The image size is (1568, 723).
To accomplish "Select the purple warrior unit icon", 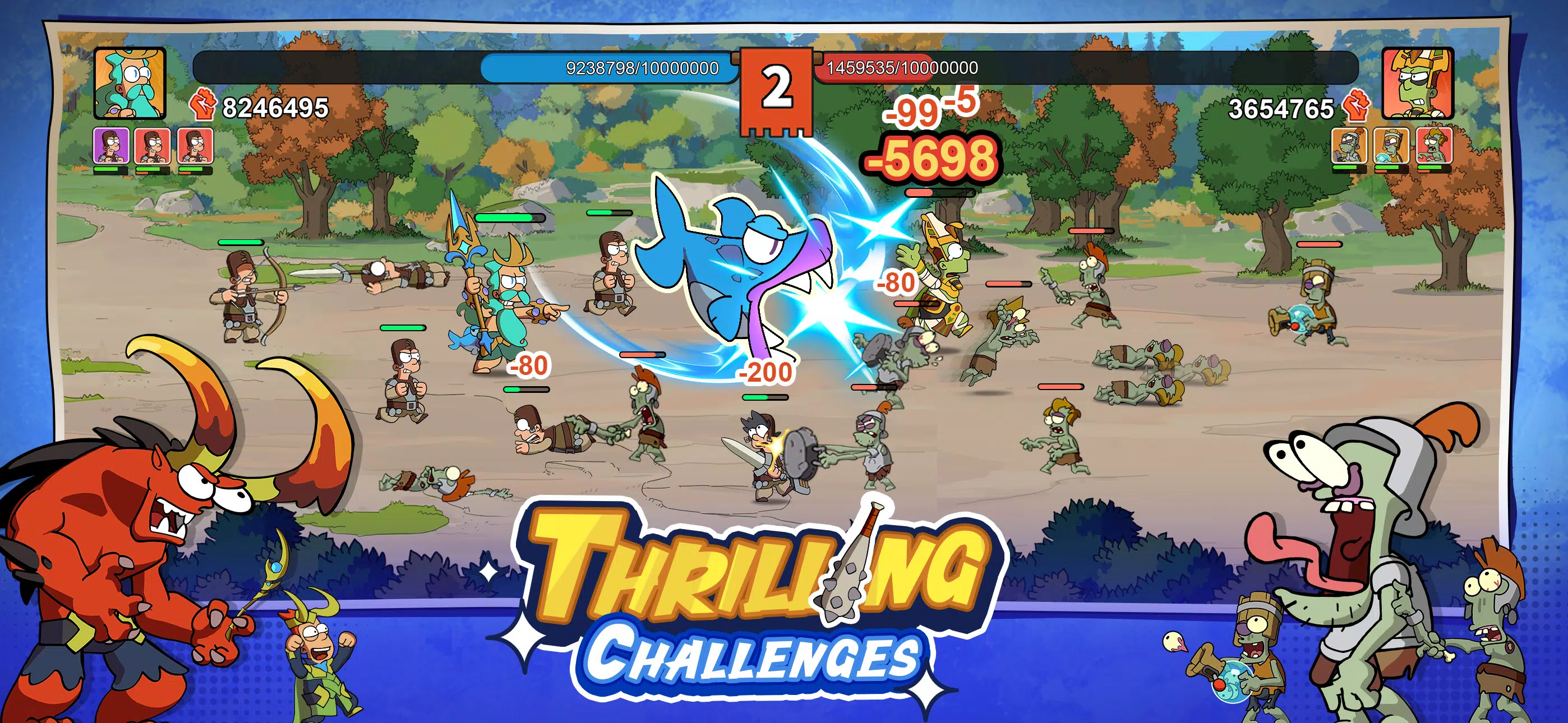I will coord(112,146).
